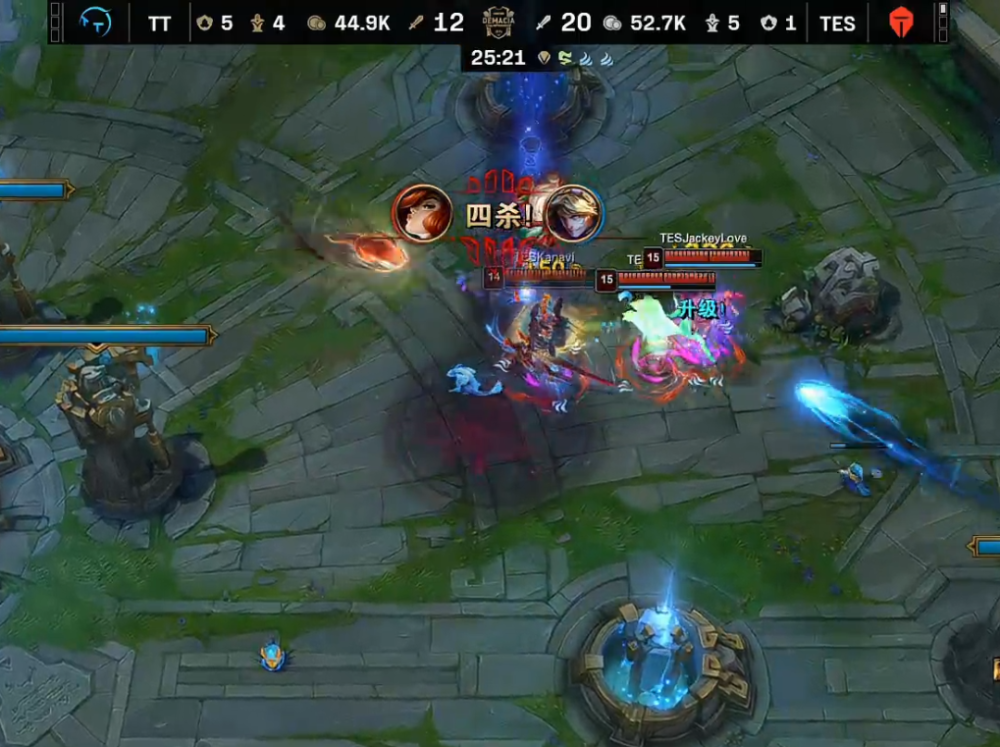The height and width of the screenshot is (747, 1000).
Task: Select the blonde champion portrait in kill banner
Action: click(x=574, y=213)
